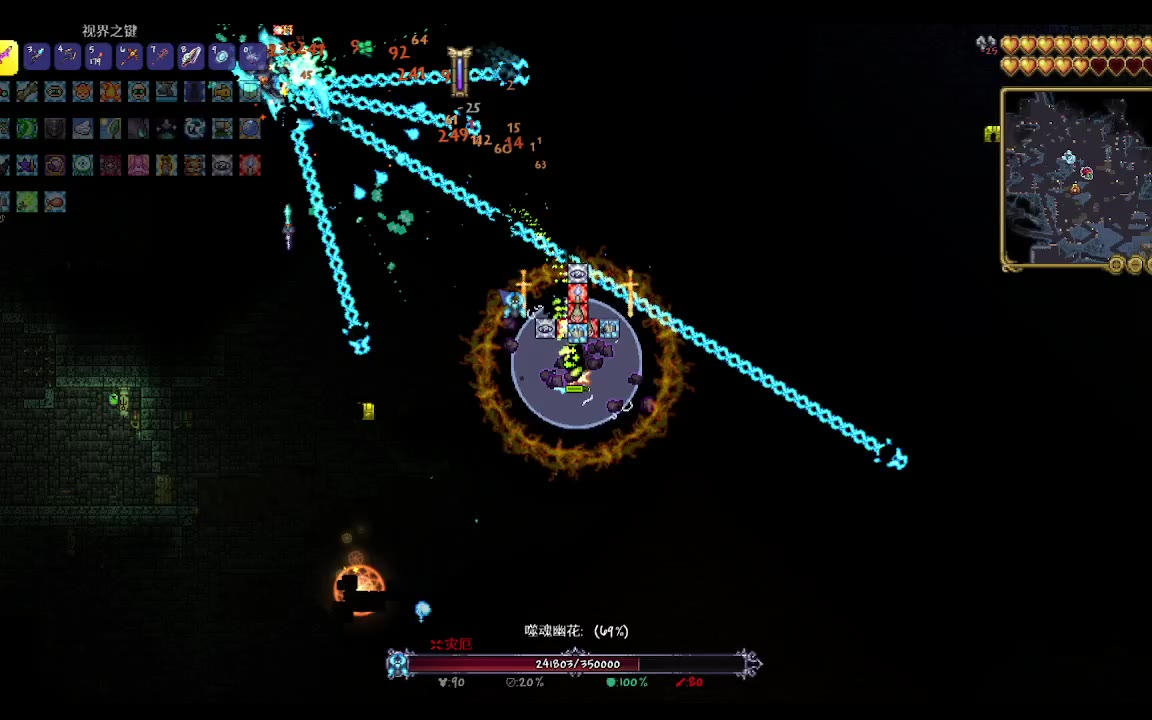Click the yellow icon left of the minimap
The width and height of the screenshot is (1152, 720).
tap(992, 134)
